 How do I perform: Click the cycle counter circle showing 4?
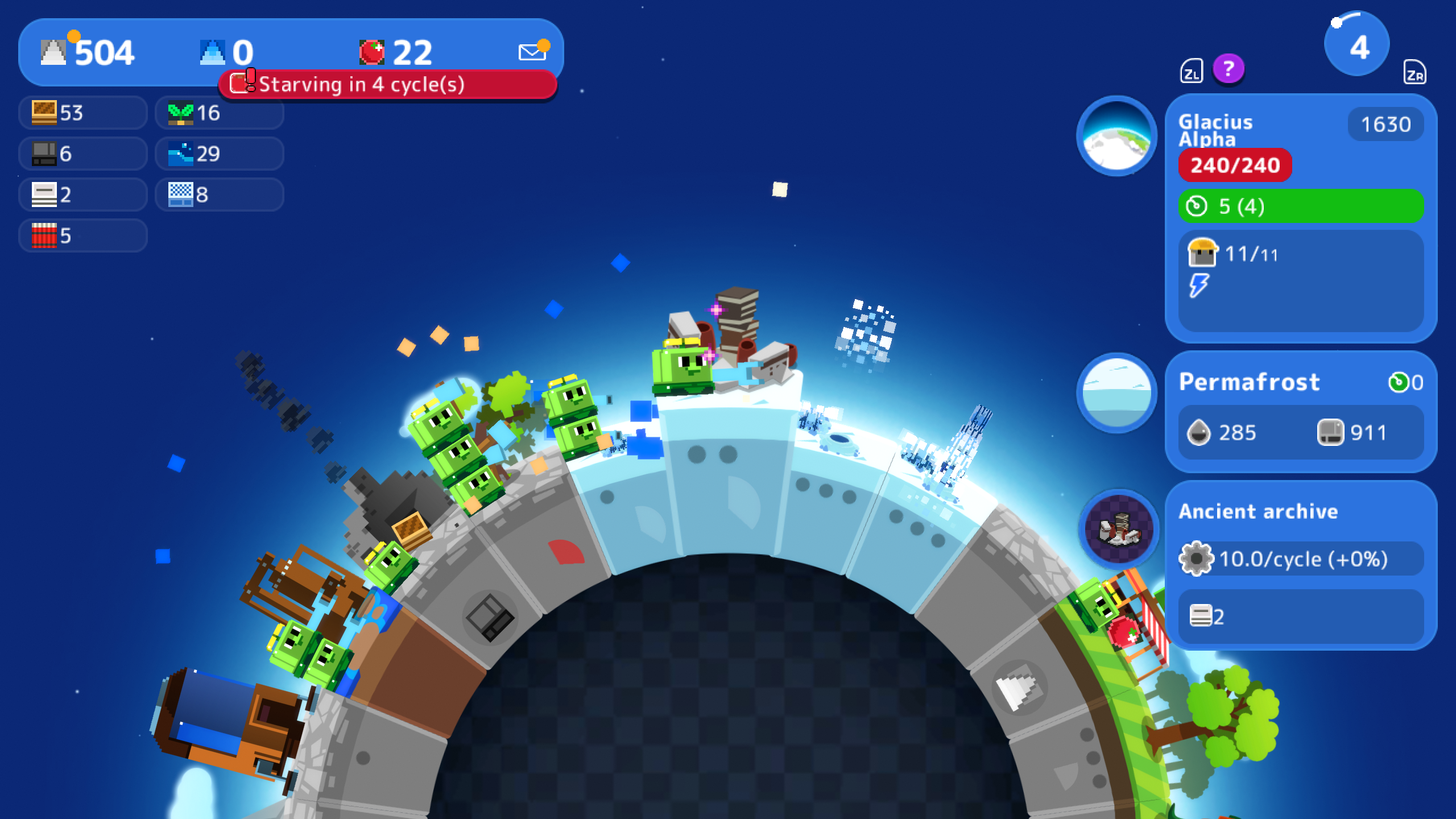coord(1357,45)
